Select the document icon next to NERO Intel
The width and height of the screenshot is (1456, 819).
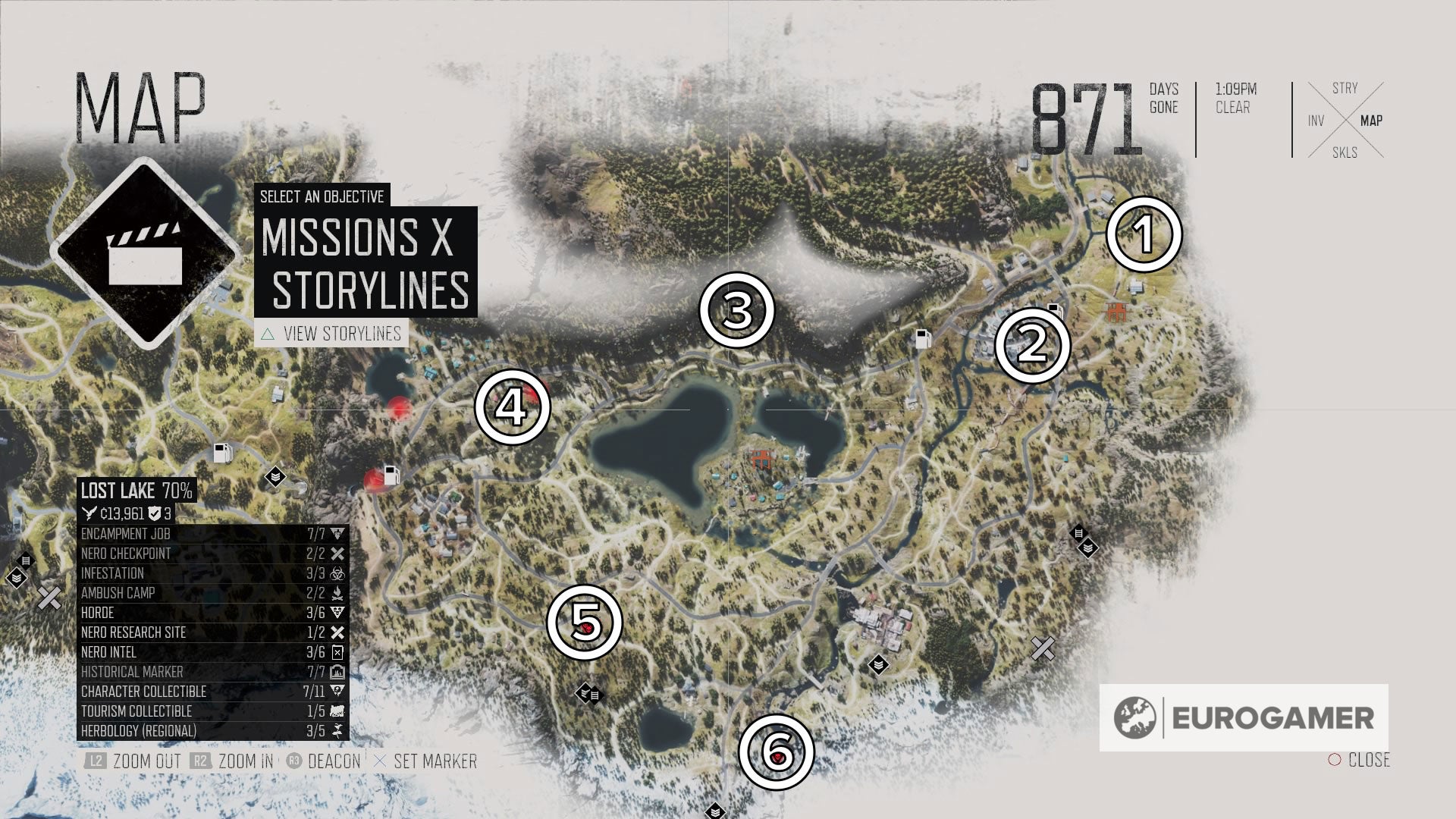click(x=336, y=652)
